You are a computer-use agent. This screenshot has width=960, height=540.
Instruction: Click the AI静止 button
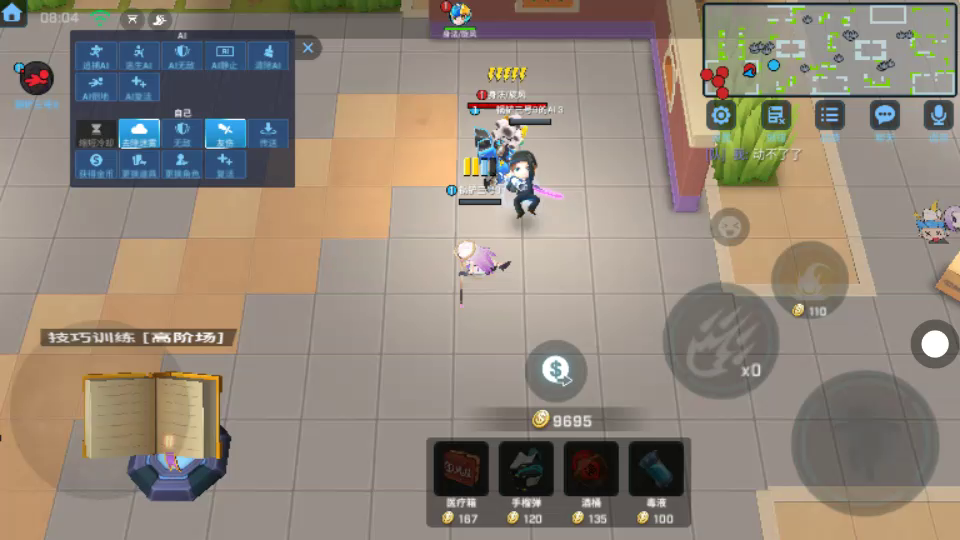click(x=225, y=56)
